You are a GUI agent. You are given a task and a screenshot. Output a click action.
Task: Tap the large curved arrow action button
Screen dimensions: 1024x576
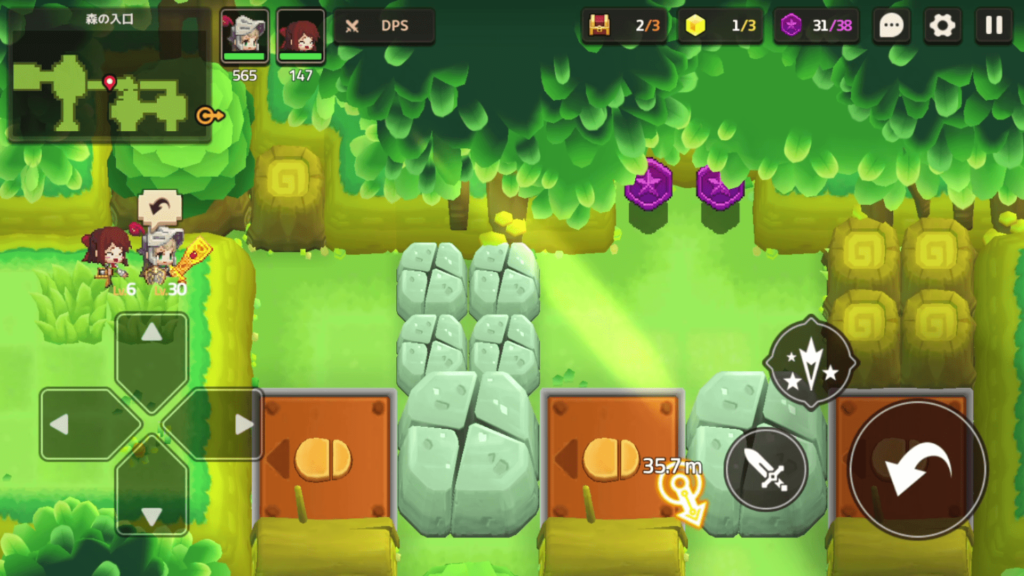(x=917, y=469)
